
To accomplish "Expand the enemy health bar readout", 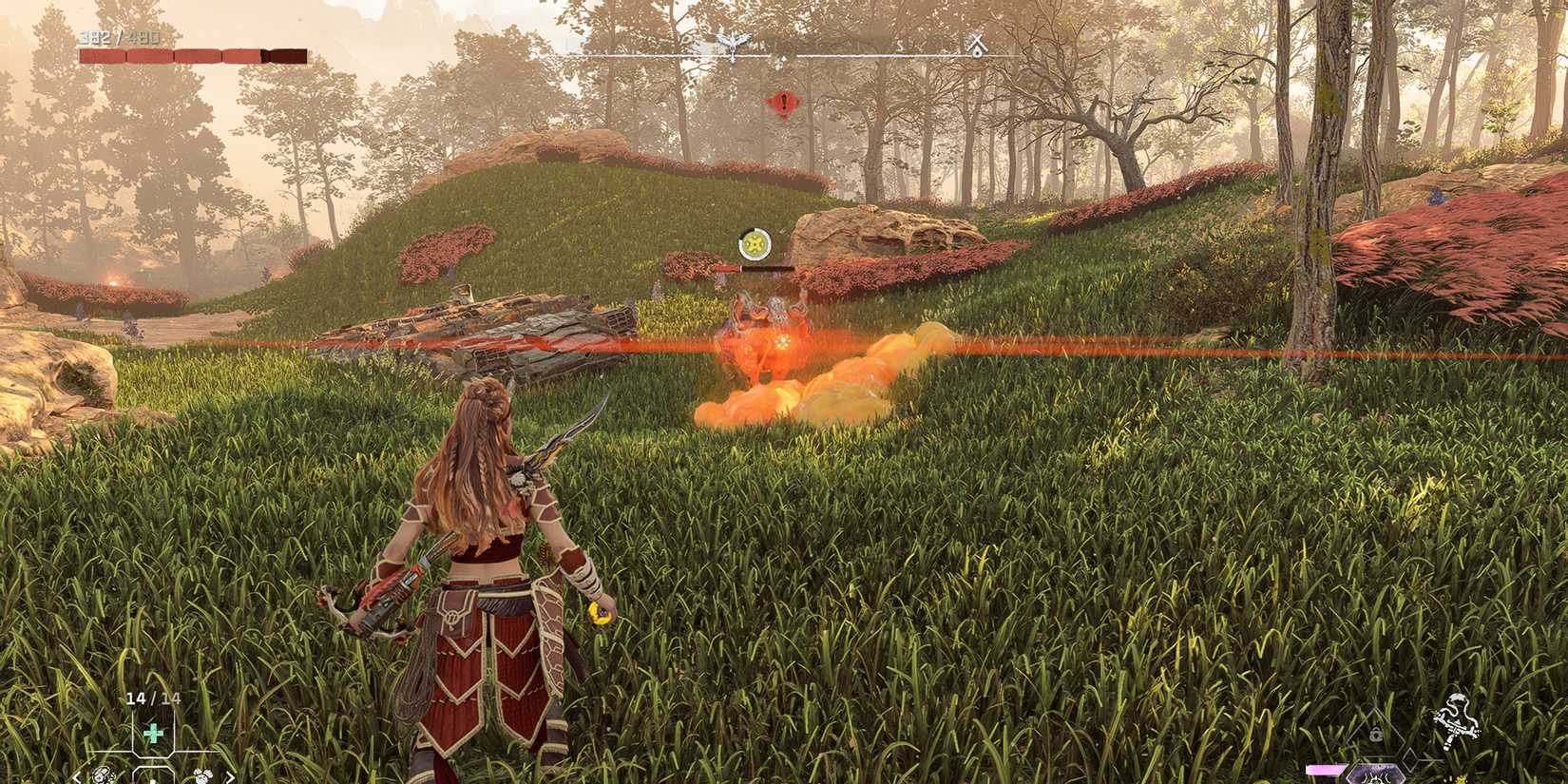I will click(x=760, y=269).
